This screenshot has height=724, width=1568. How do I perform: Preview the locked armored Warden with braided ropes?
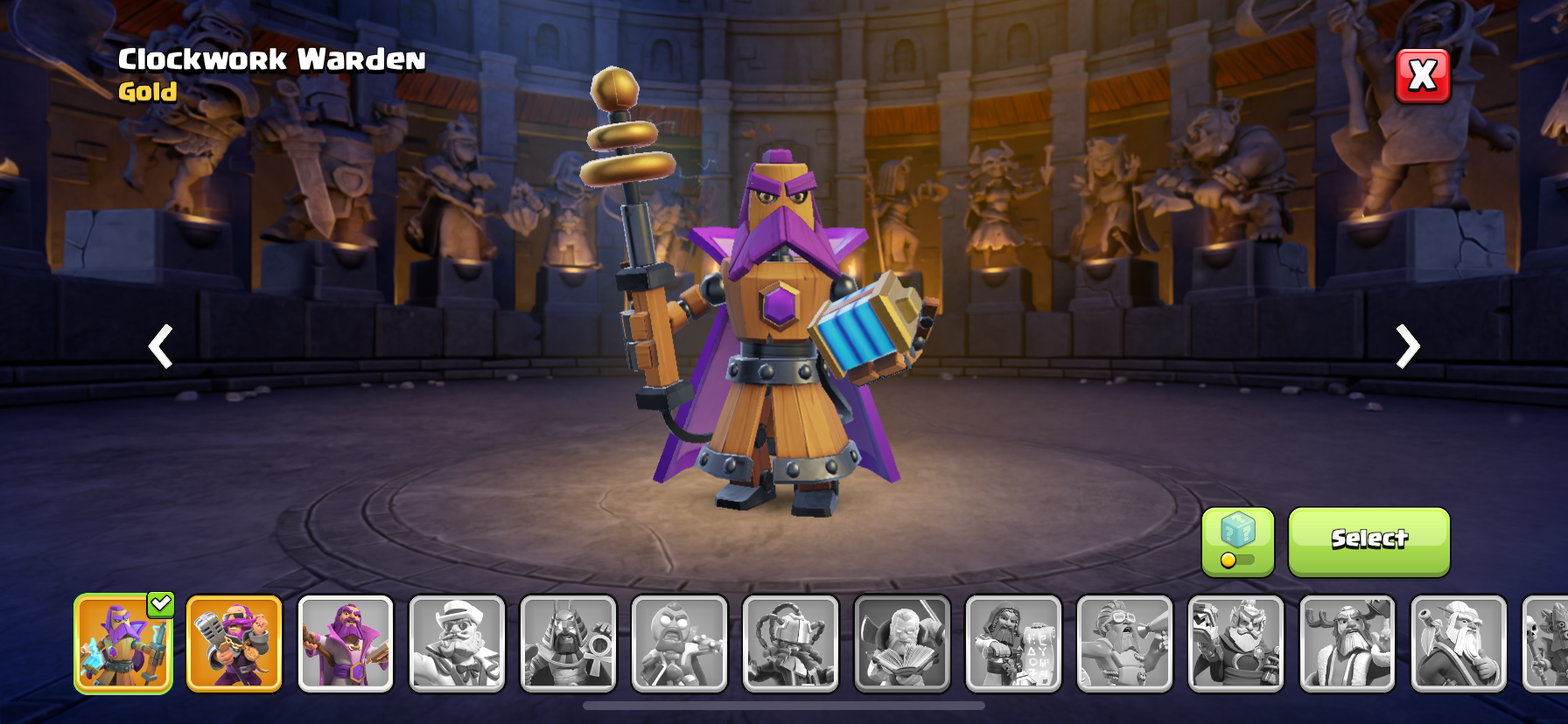coord(790,644)
